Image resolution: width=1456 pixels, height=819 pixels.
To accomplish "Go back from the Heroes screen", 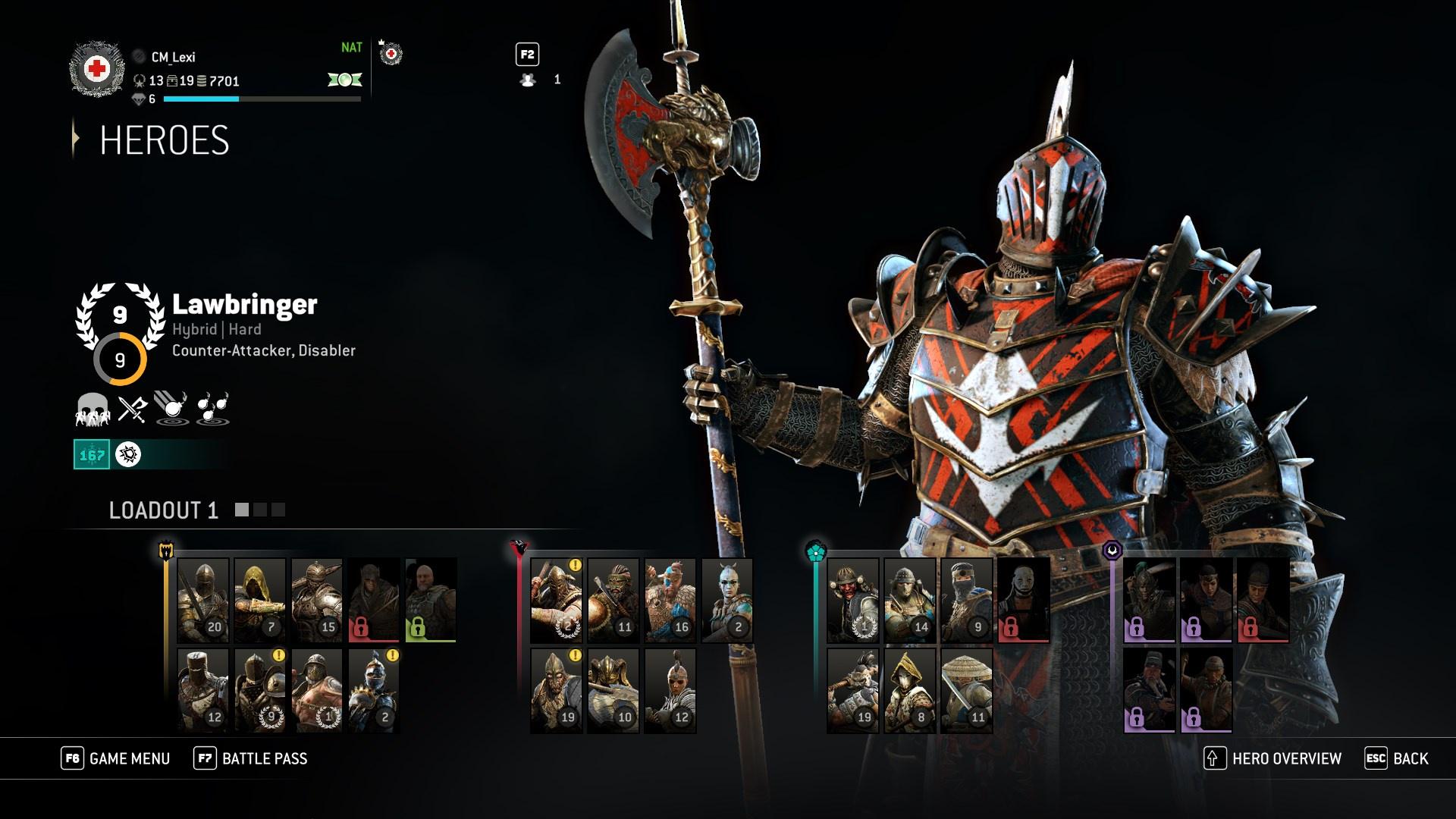I will click(1397, 758).
